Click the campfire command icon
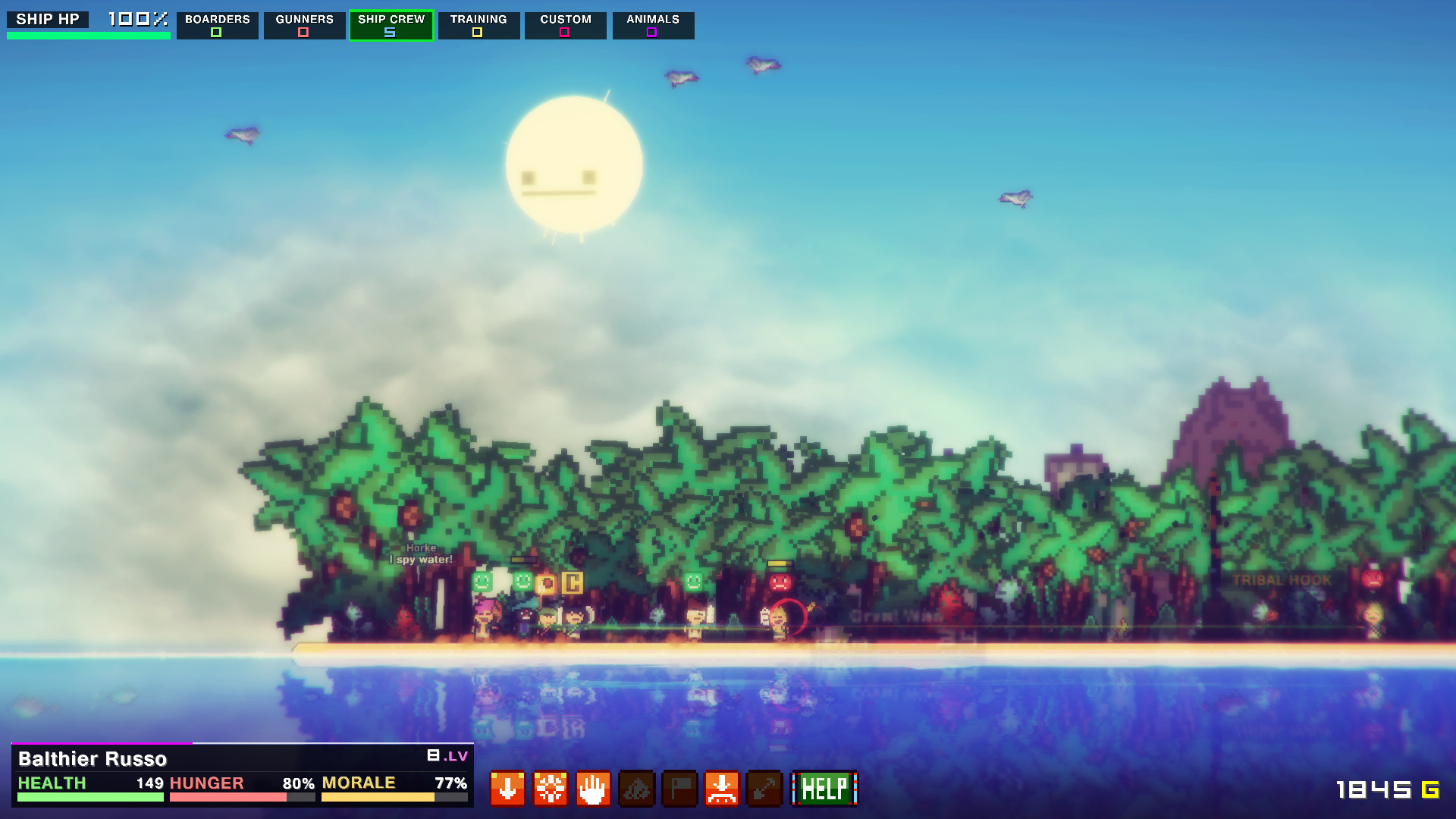The width and height of the screenshot is (1456, 819). click(x=637, y=789)
